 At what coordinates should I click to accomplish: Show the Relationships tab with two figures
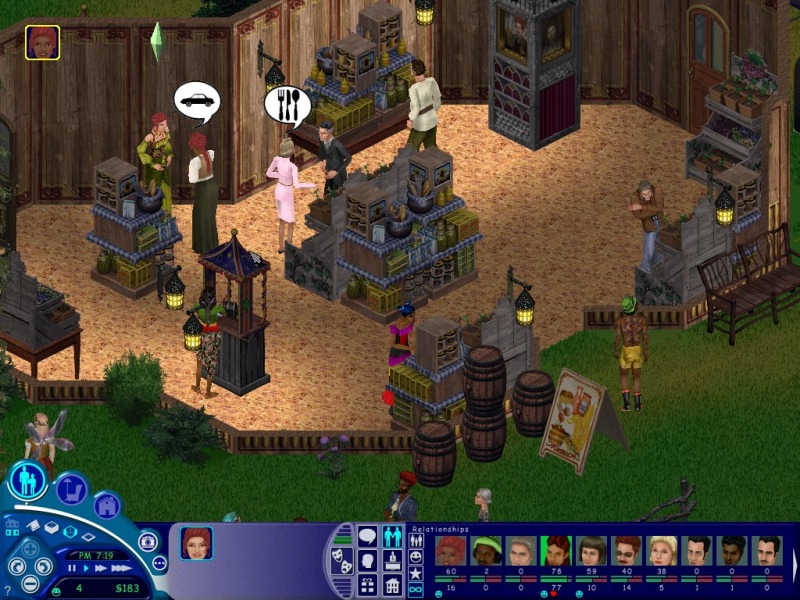pos(393,538)
